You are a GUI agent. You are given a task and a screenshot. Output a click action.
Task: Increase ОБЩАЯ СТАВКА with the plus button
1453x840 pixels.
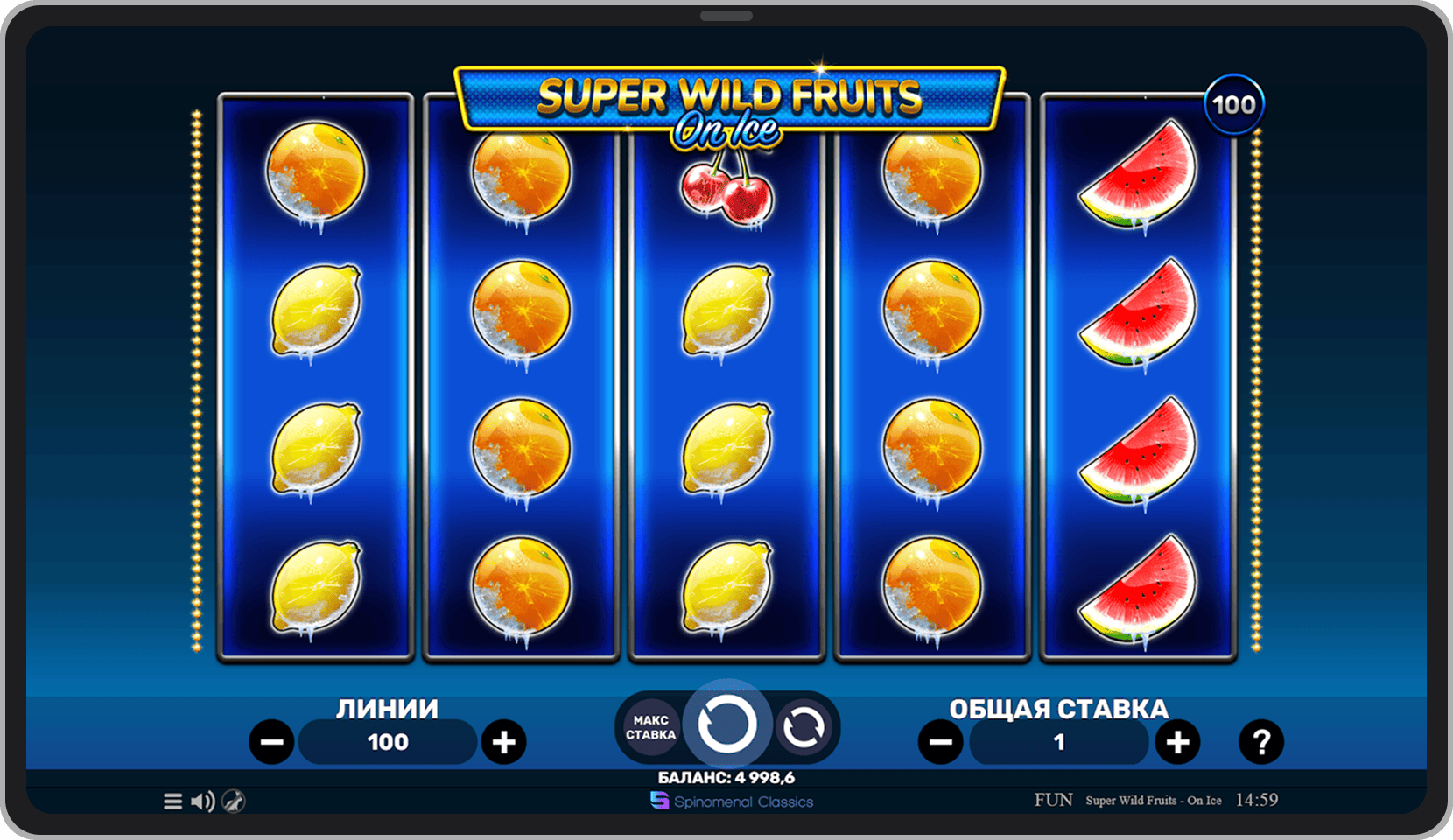(x=1177, y=742)
